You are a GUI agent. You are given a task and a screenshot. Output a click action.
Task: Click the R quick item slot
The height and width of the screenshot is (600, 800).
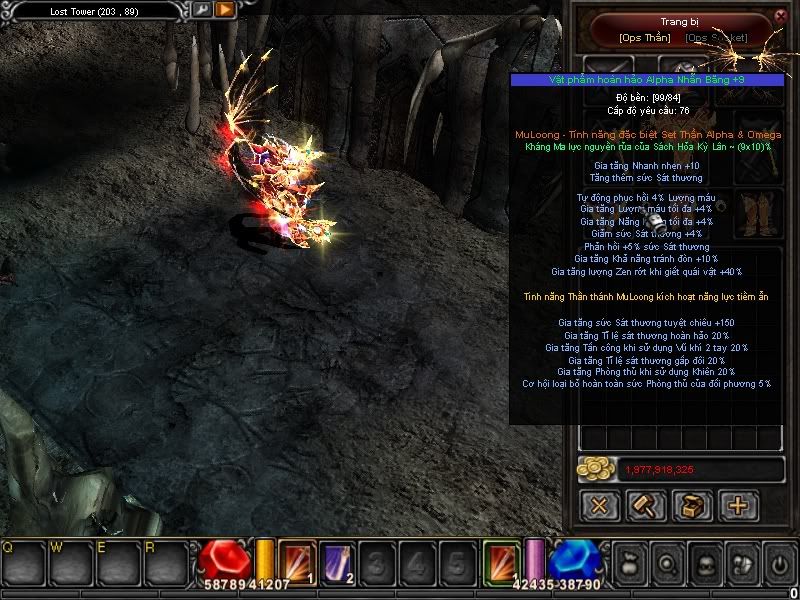[x=165, y=562]
